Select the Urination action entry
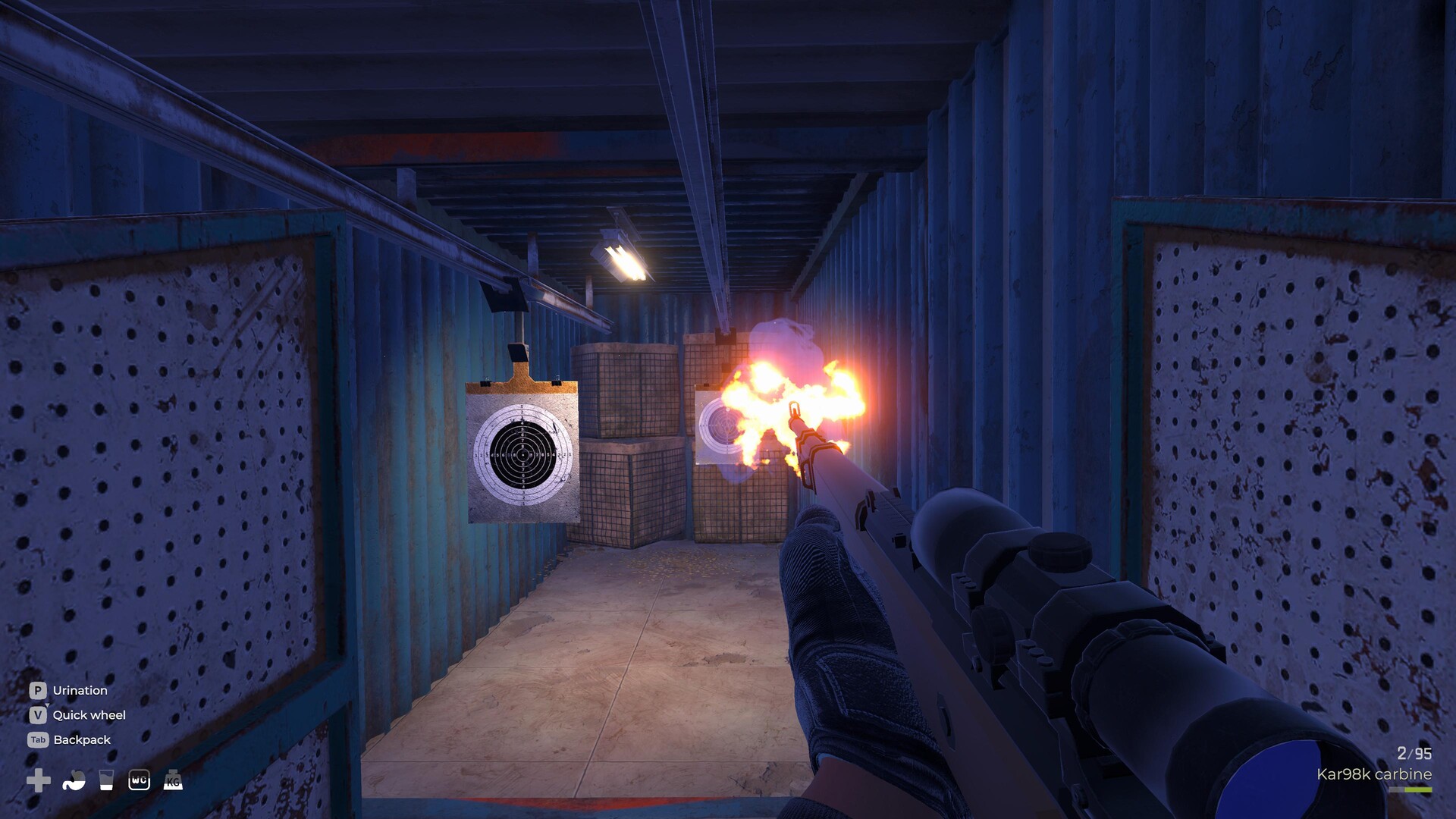This screenshot has width=1456, height=819. point(79,690)
